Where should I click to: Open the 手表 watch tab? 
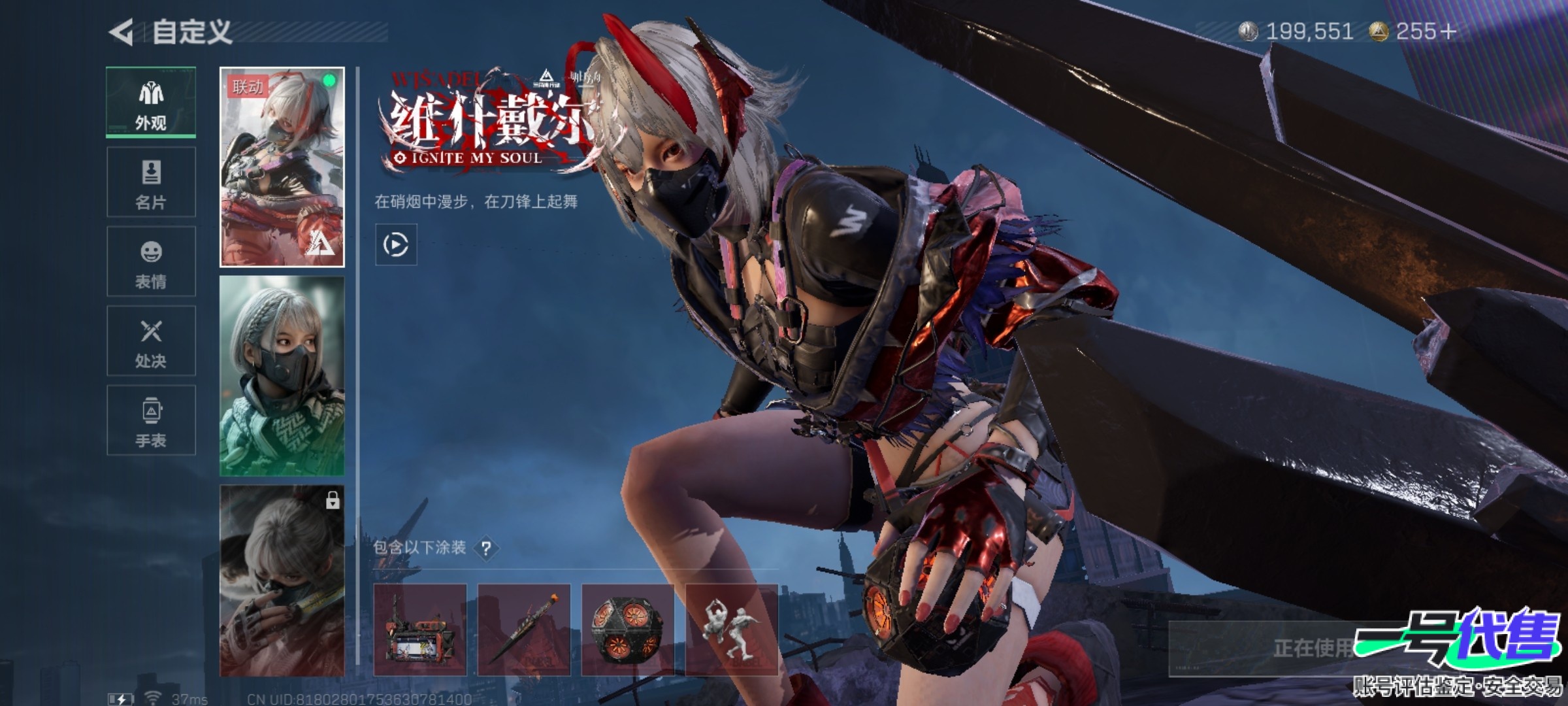(151, 420)
